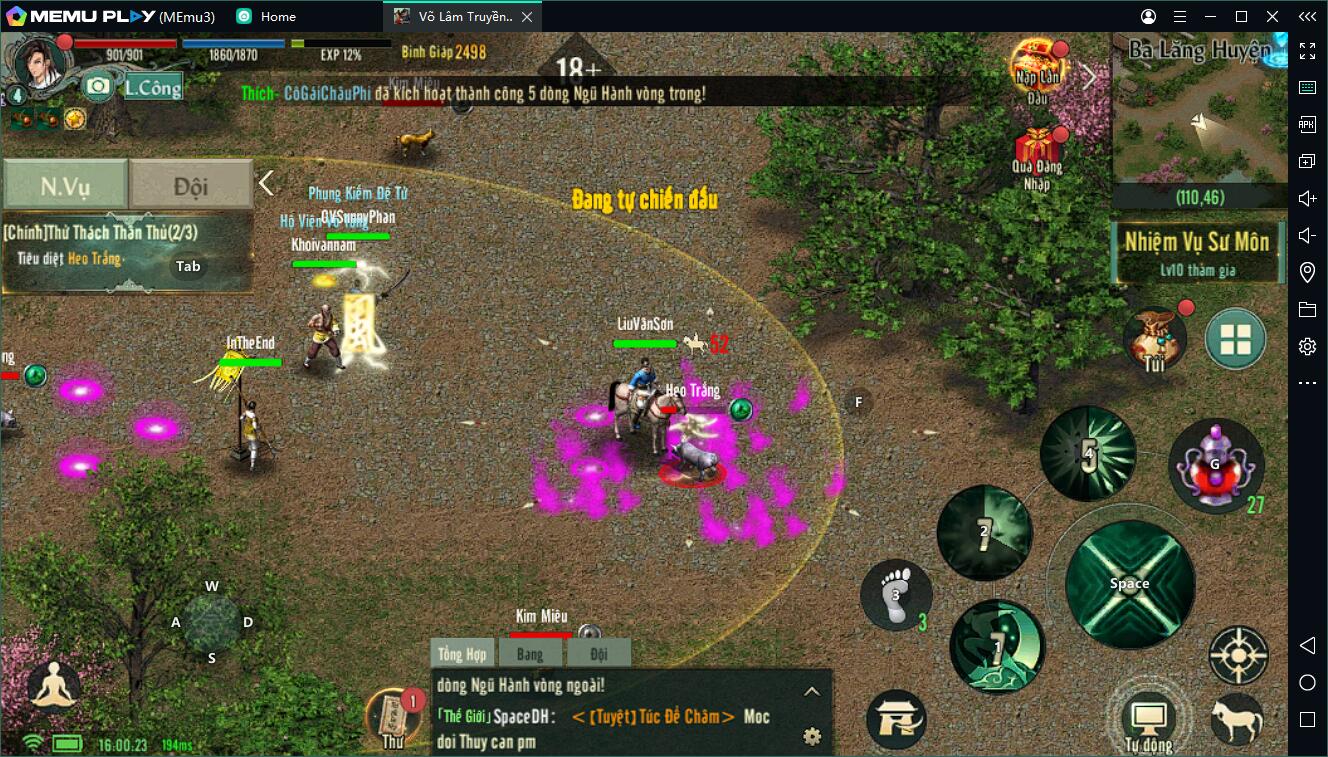Toggle the four-square quick menu
This screenshot has width=1328, height=757.
click(1236, 340)
